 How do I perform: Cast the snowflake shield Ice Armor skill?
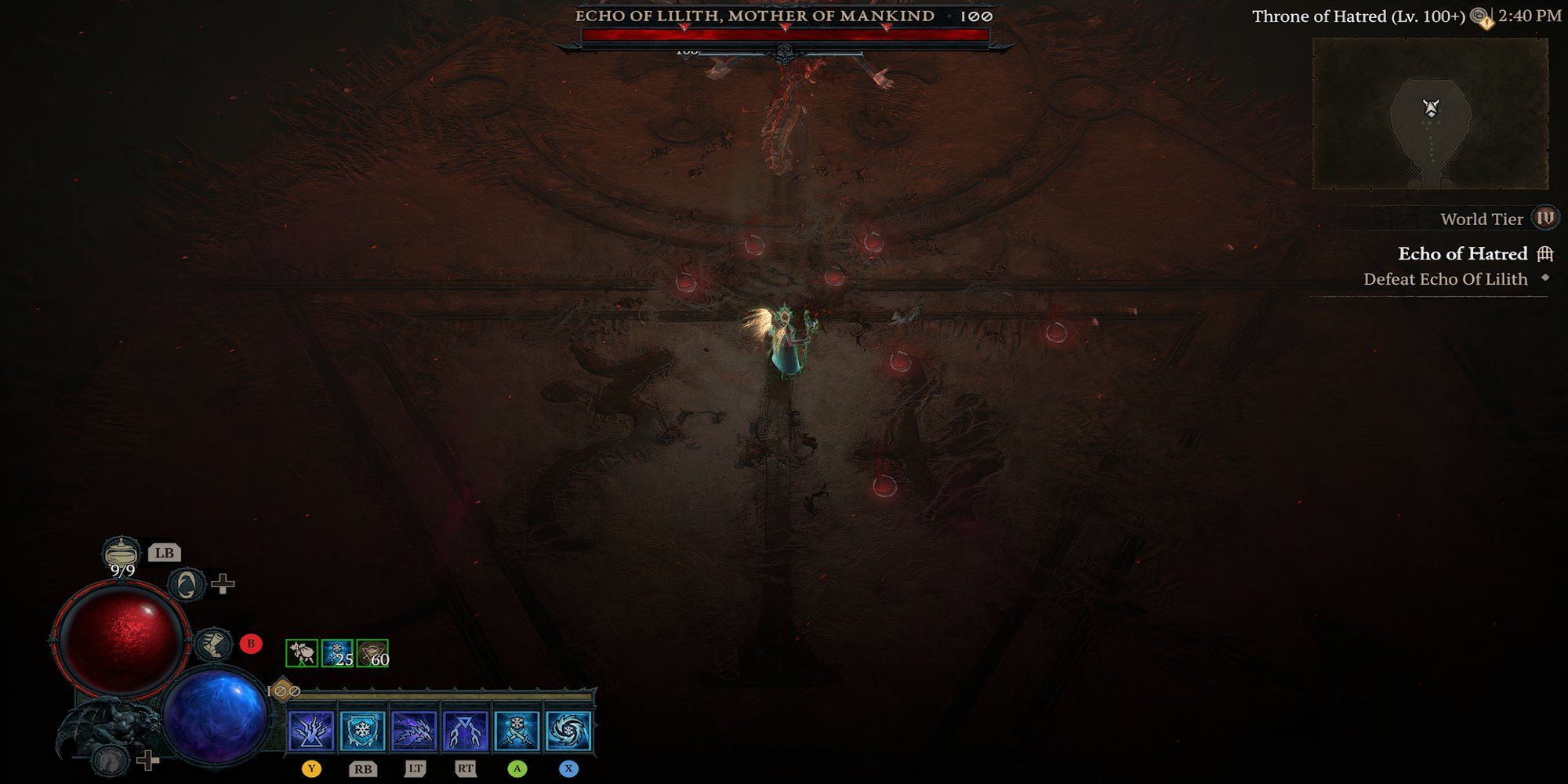coord(362,731)
